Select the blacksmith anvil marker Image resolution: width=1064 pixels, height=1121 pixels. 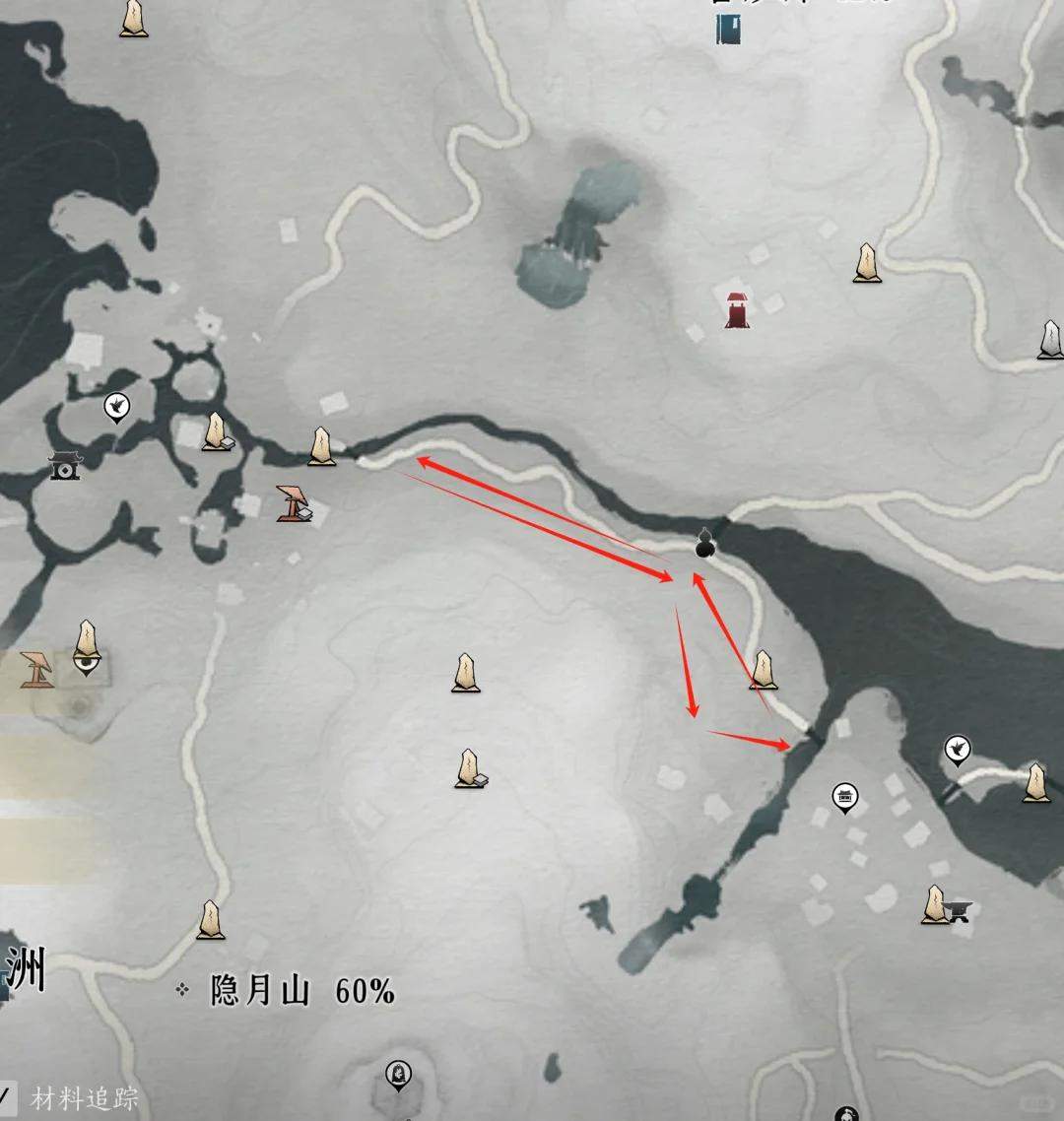pos(959,911)
